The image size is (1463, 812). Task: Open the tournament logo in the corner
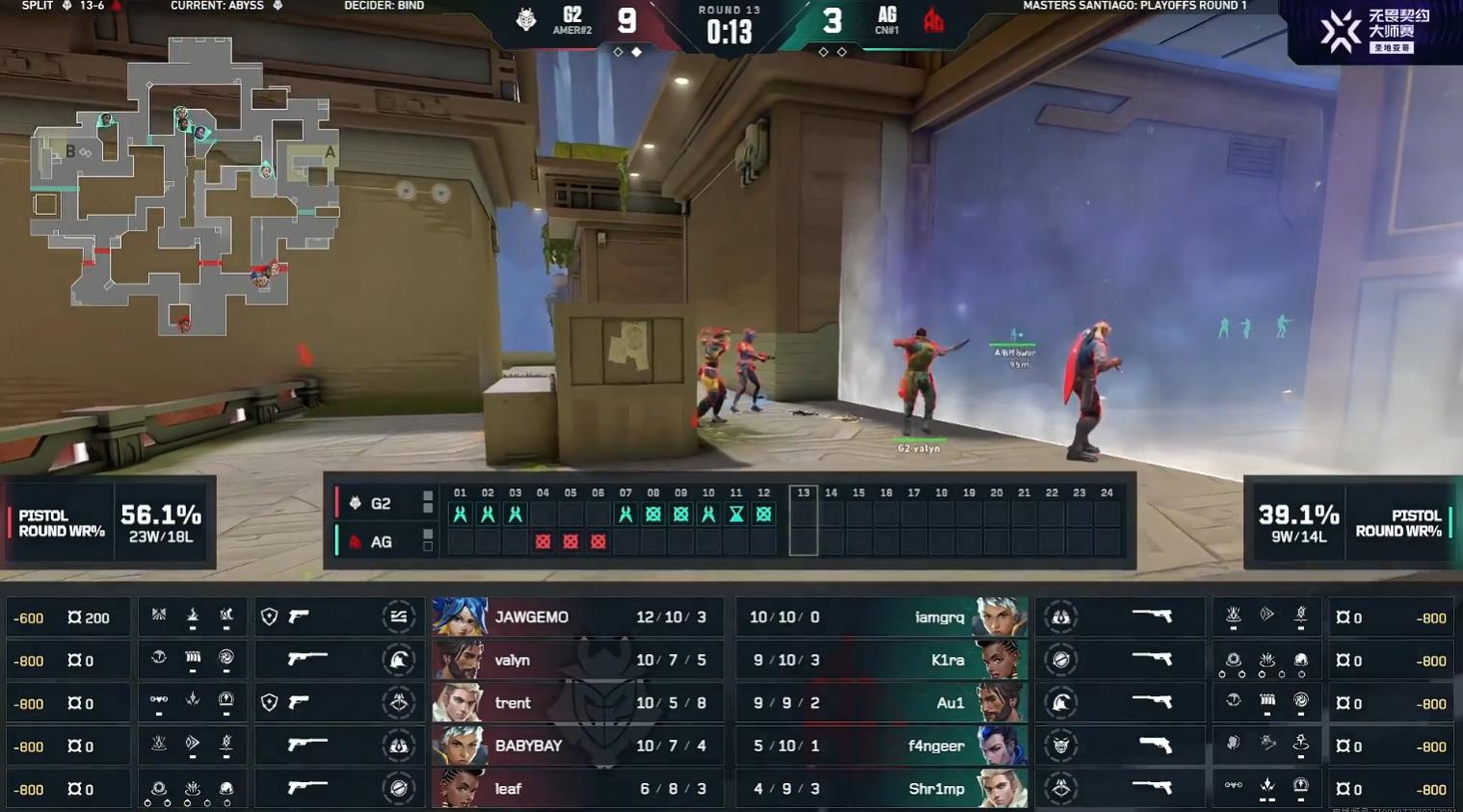click(1372, 31)
